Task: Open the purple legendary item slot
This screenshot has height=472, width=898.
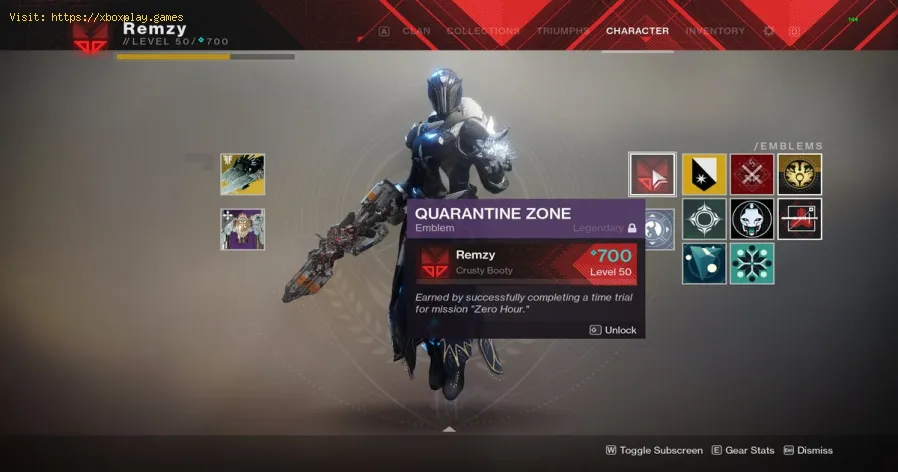Action: pos(243,229)
